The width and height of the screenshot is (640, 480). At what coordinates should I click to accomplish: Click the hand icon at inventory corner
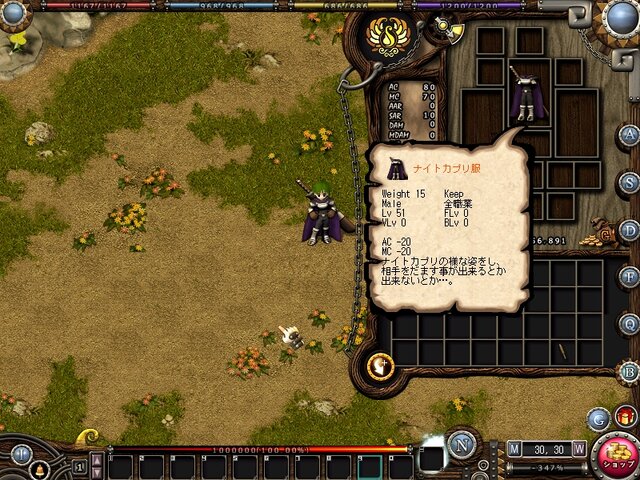point(380,366)
